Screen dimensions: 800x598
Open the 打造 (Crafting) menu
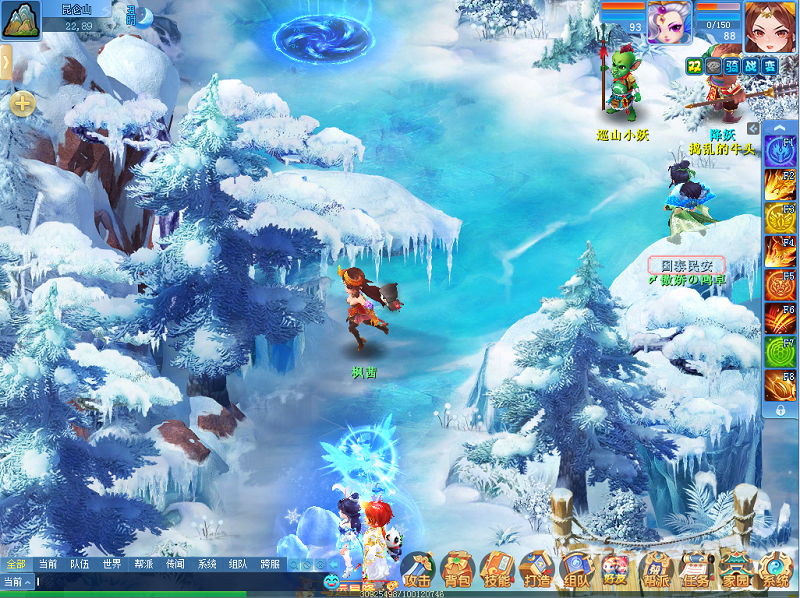pyautogui.click(x=537, y=570)
